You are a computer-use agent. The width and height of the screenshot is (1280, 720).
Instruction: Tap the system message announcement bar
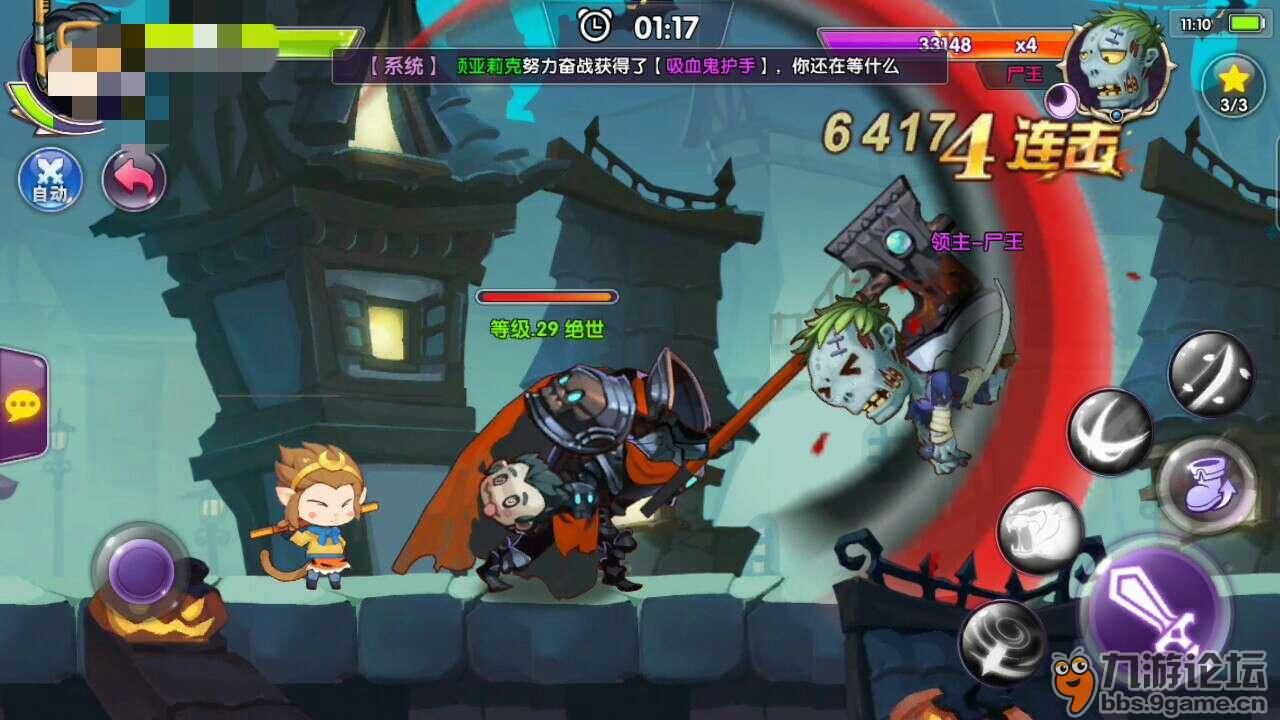[x=640, y=67]
